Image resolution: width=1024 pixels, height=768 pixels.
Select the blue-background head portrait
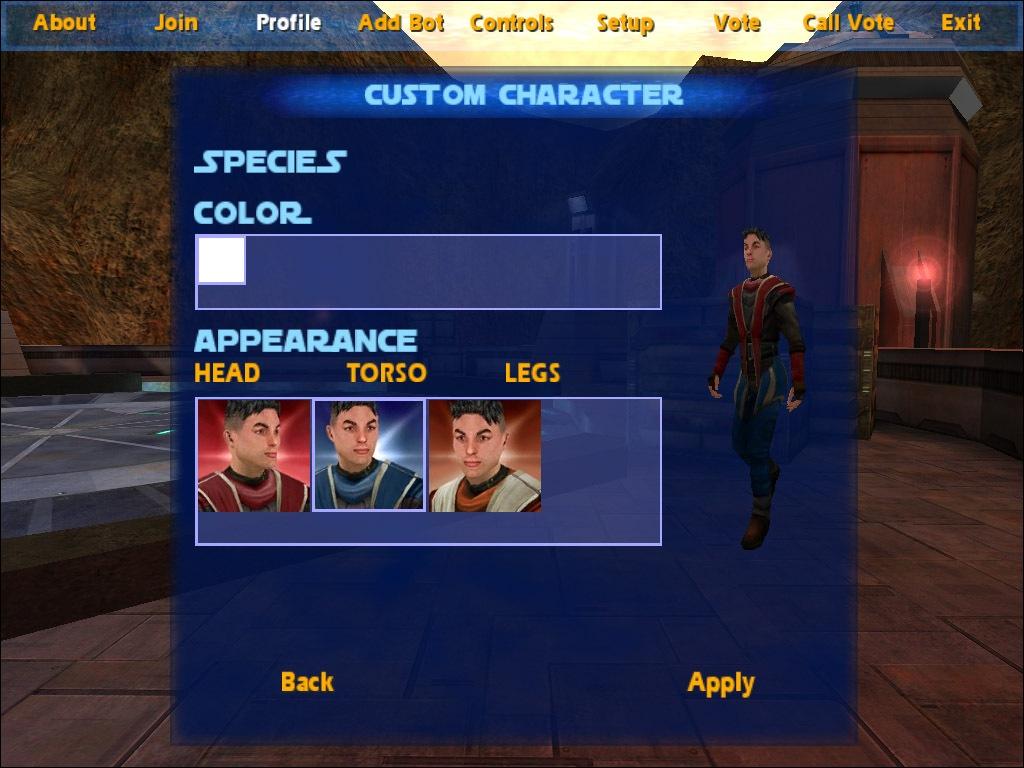point(369,455)
